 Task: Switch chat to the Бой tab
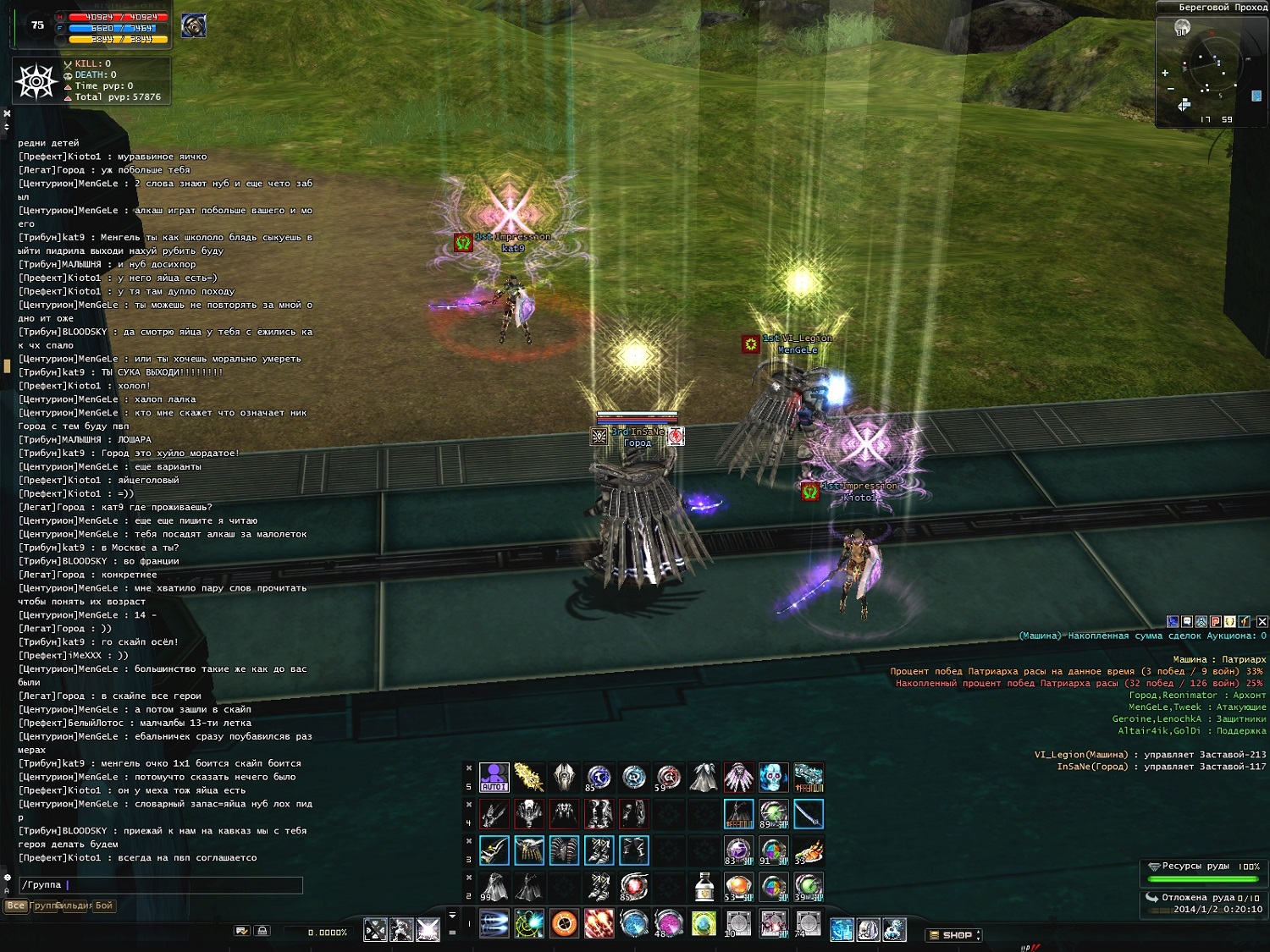coord(103,905)
